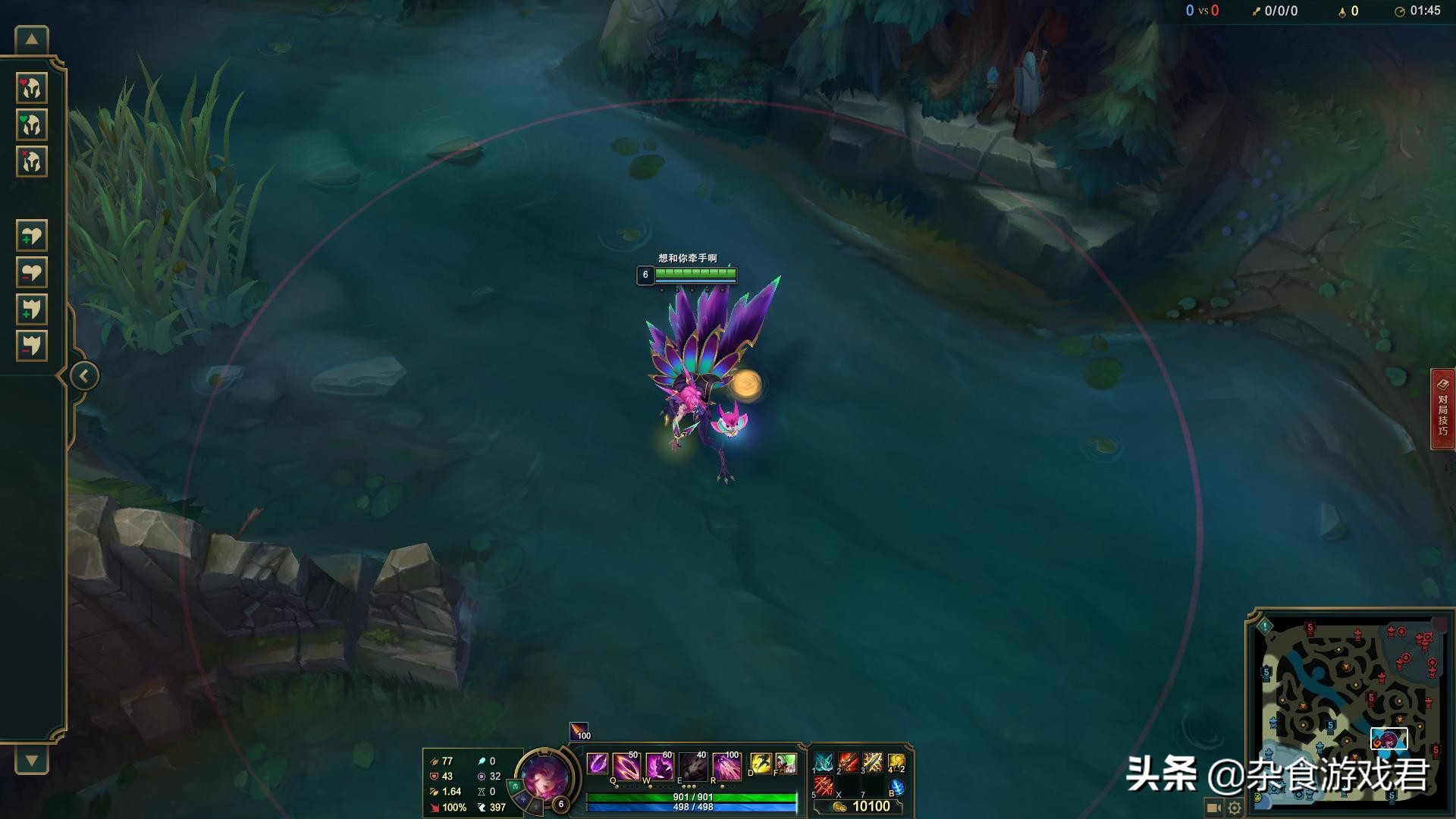Cast the yellow Flash summoner spell
This screenshot has height=819, width=1456.
(761, 764)
